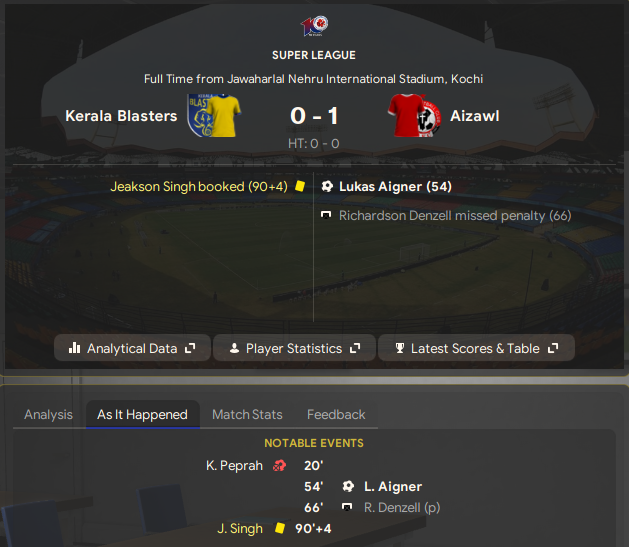Image resolution: width=629 pixels, height=547 pixels.
Task: Select K. Peprah in notable events
Action: coord(234,465)
